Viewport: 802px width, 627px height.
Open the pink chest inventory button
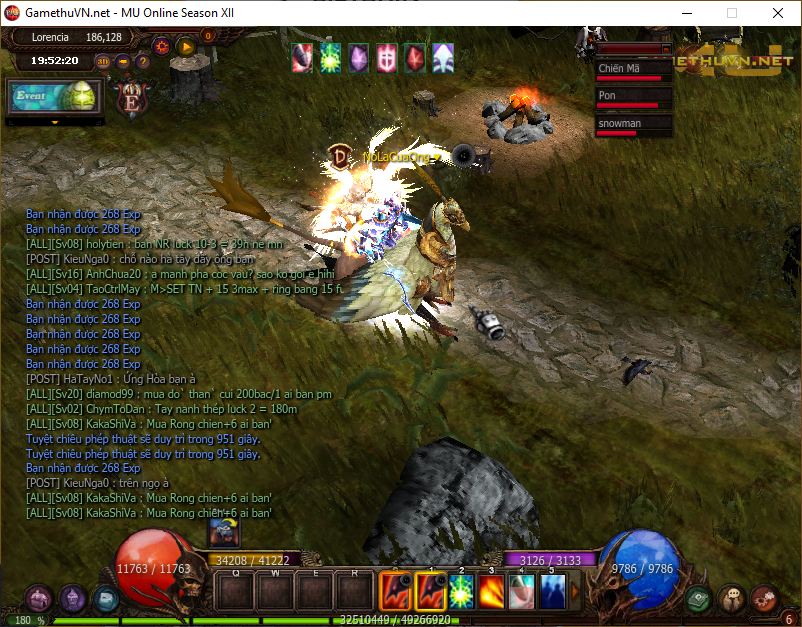(39, 598)
